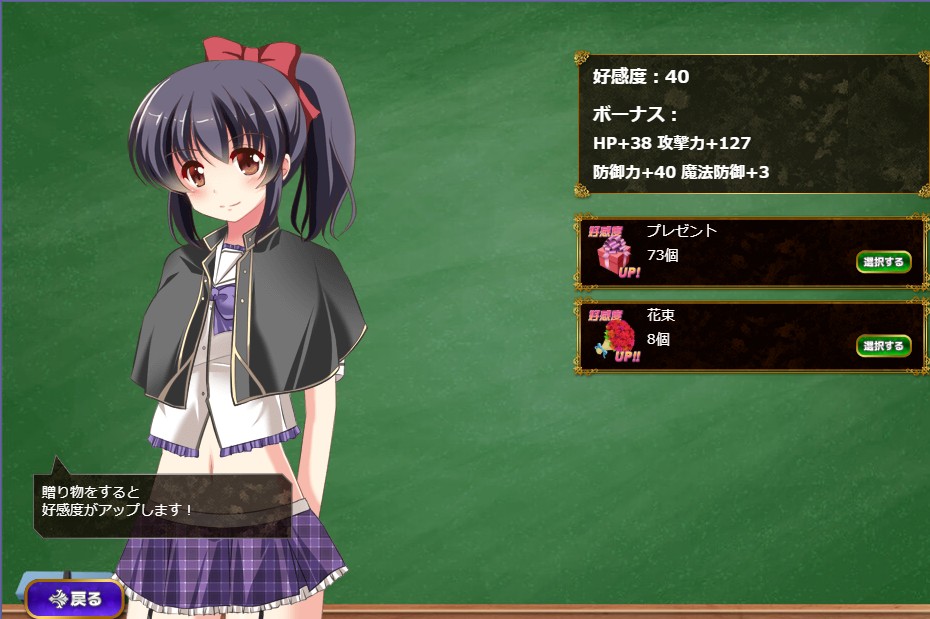Choose the 選択する button for 花束
Image resolution: width=930 pixels, height=619 pixels.
pos(883,346)
